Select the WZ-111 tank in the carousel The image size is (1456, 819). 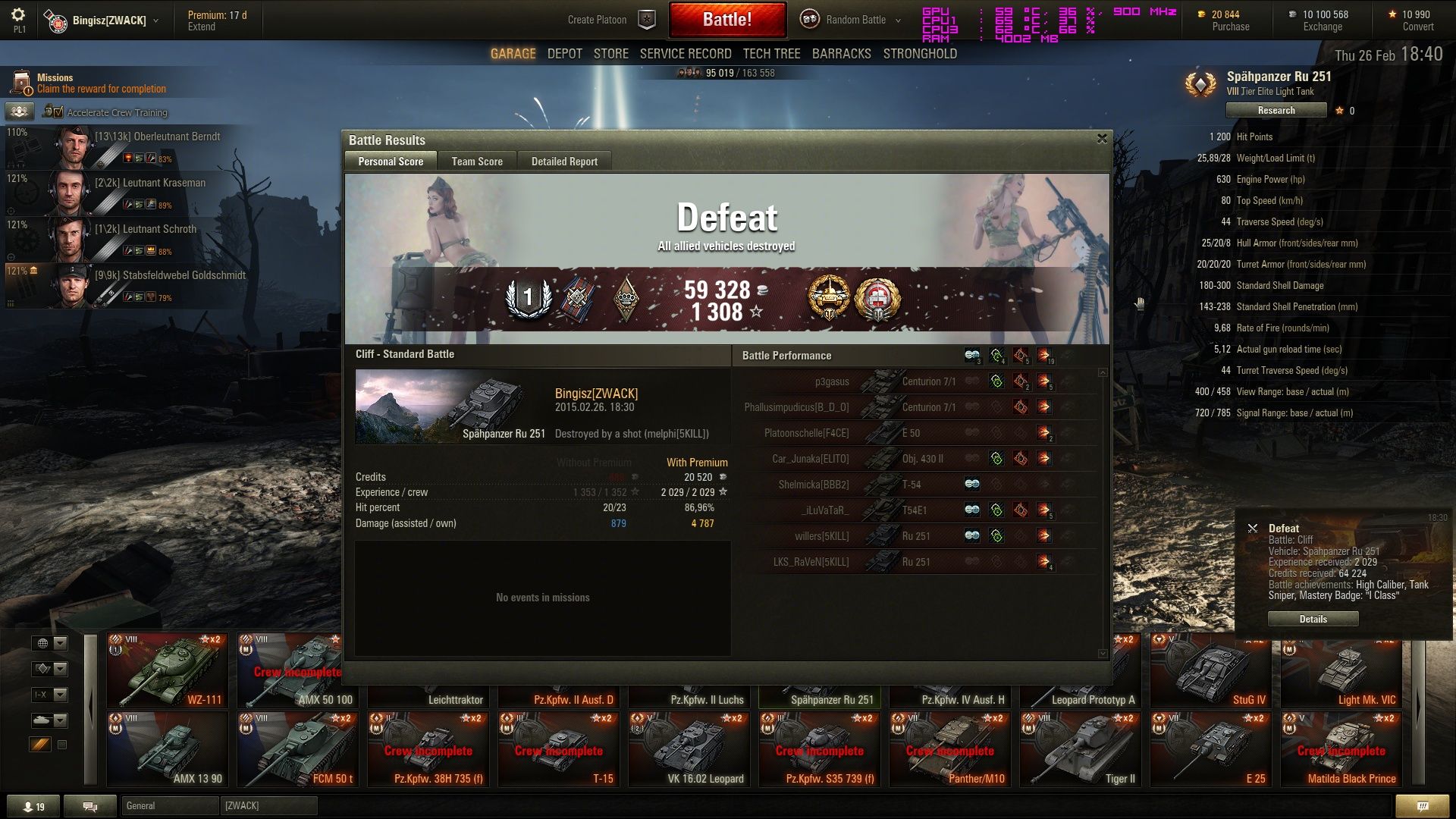click(x=167, y=670)
